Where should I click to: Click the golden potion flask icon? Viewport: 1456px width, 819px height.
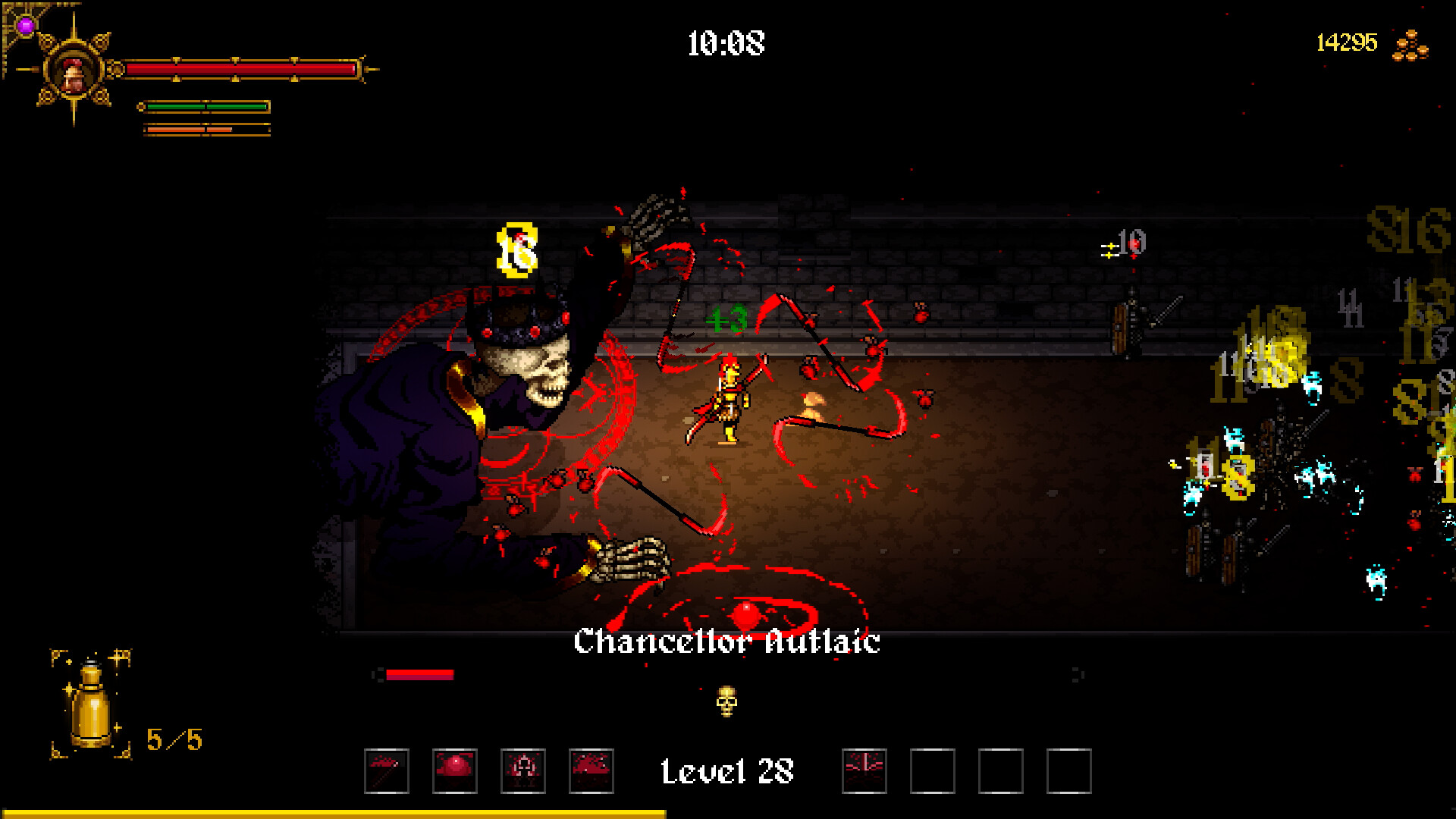coord(91,713)
